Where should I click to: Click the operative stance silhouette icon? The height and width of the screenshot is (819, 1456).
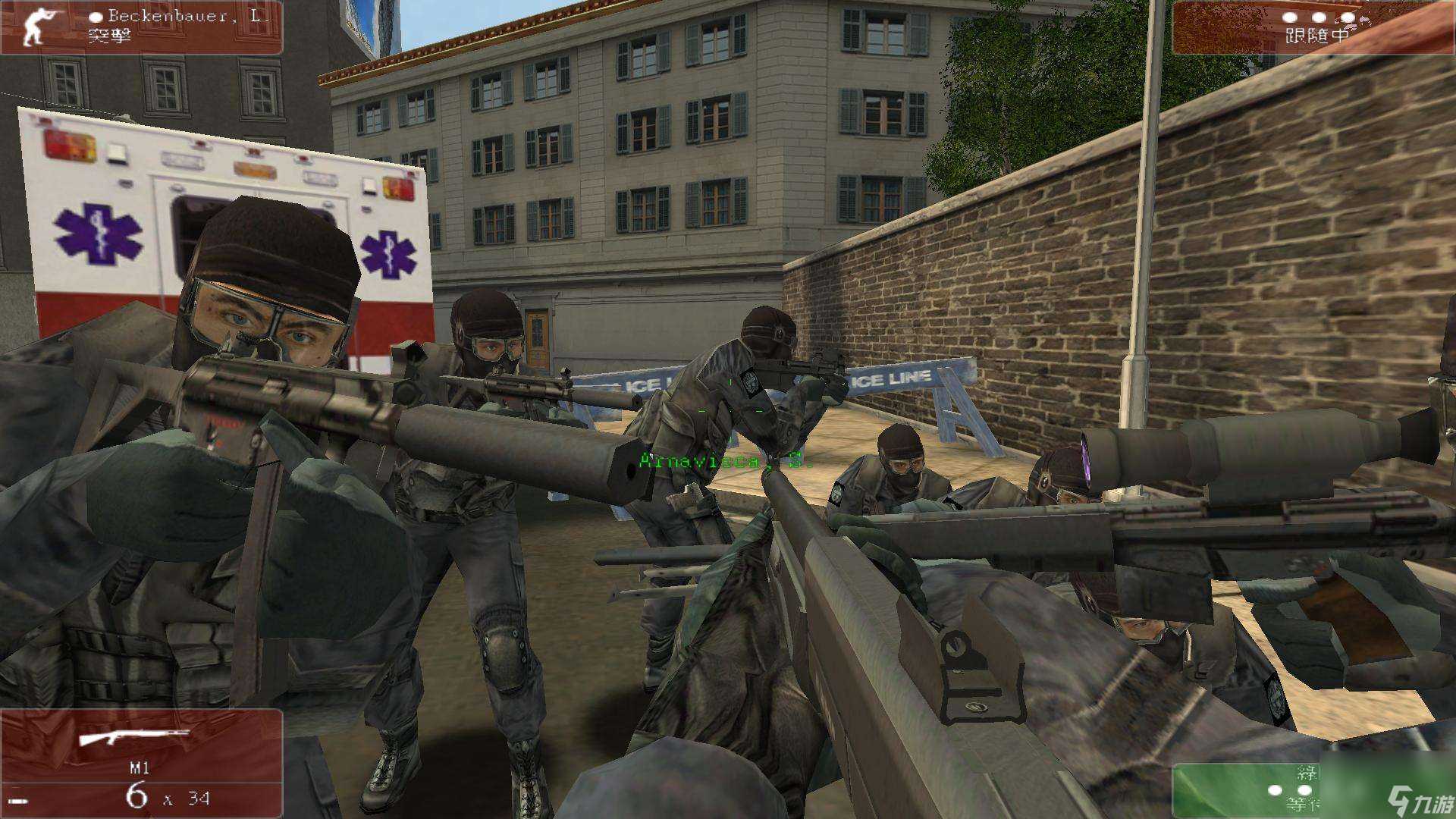[34, 27]
